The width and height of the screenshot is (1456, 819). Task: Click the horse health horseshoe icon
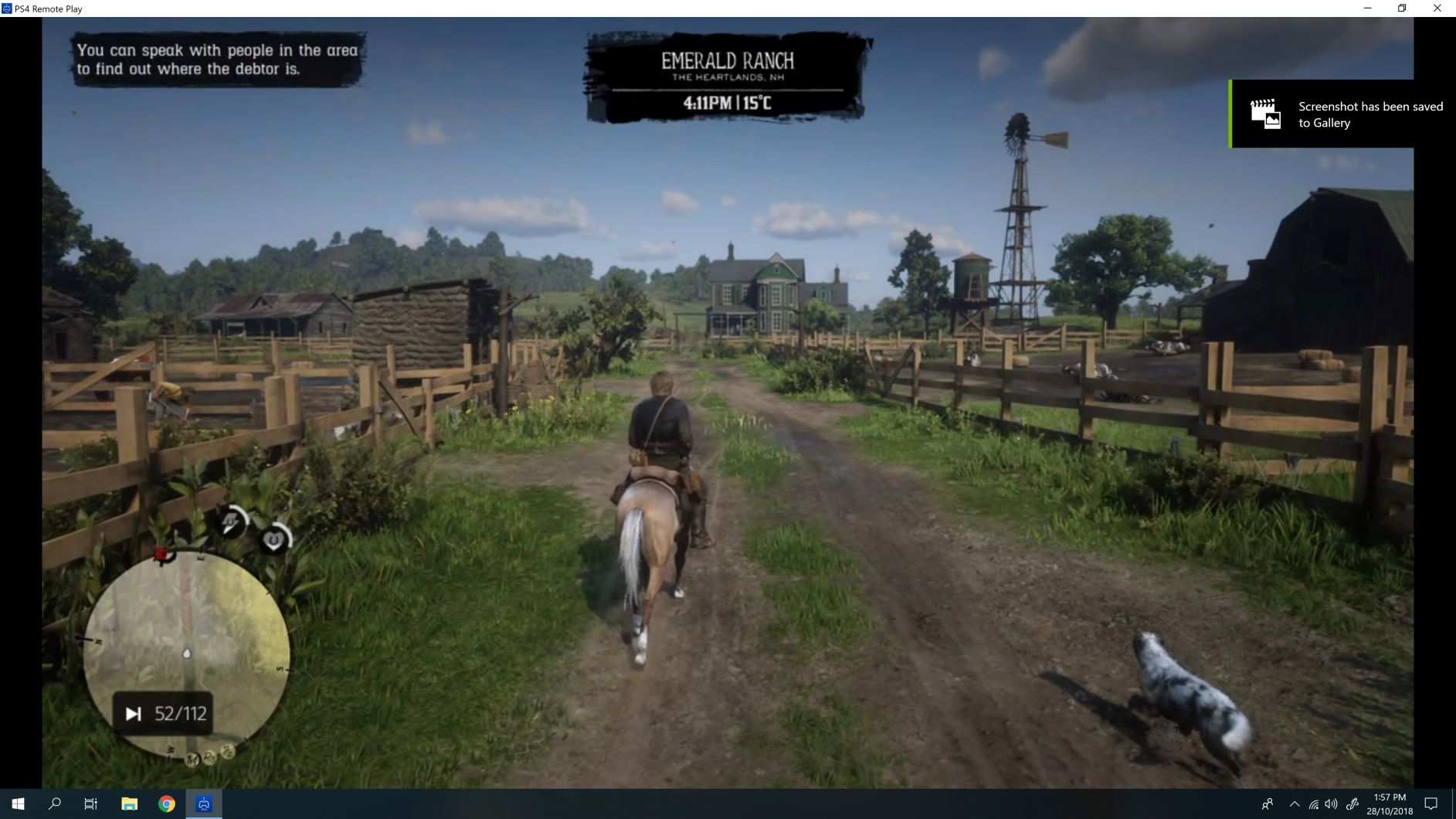[x=273, y=539]
